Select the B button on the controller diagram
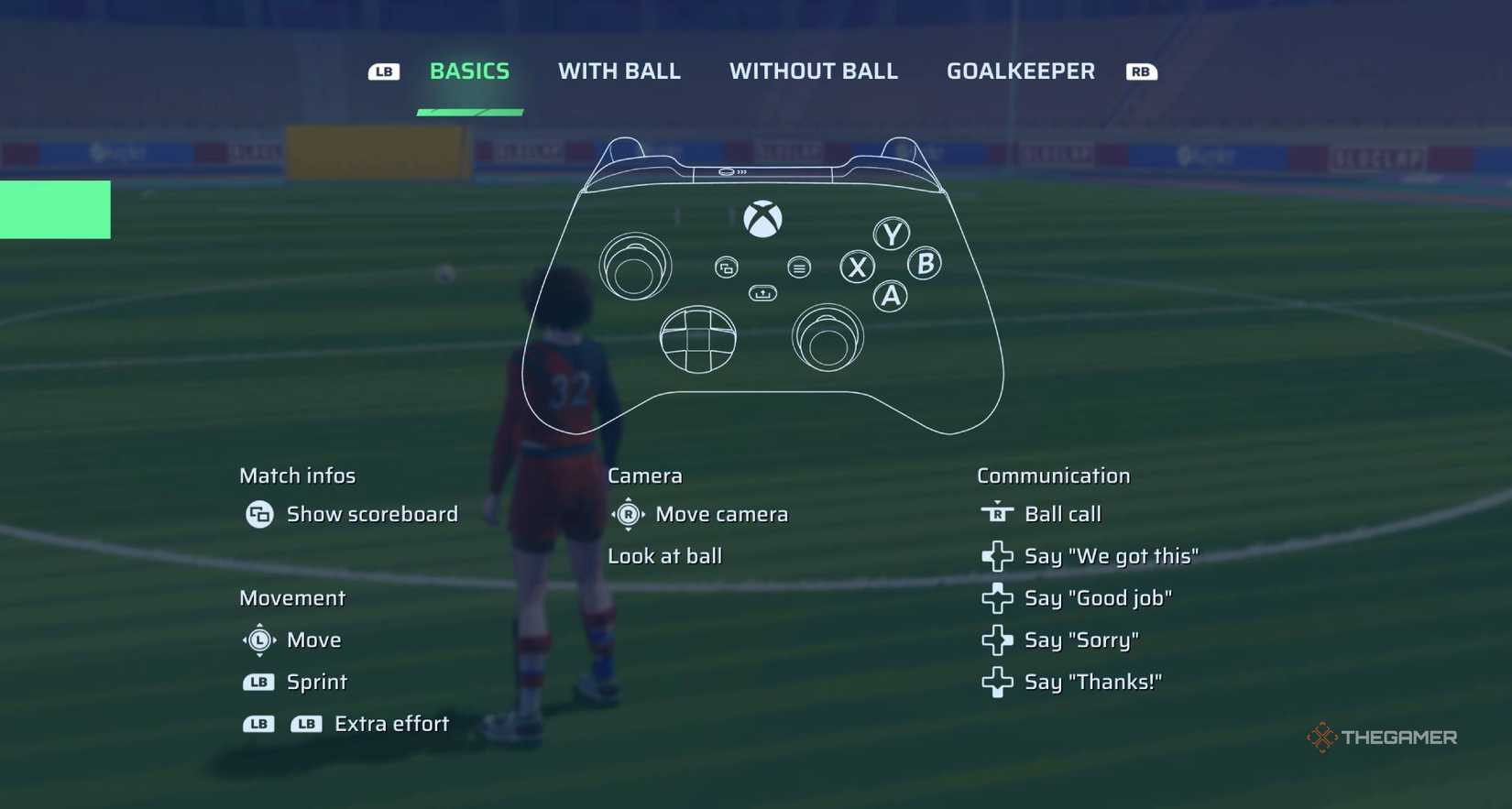Image resolution: width=1512 pixels, height=809 pixels. pyautogui.click(x=924, y=264)
